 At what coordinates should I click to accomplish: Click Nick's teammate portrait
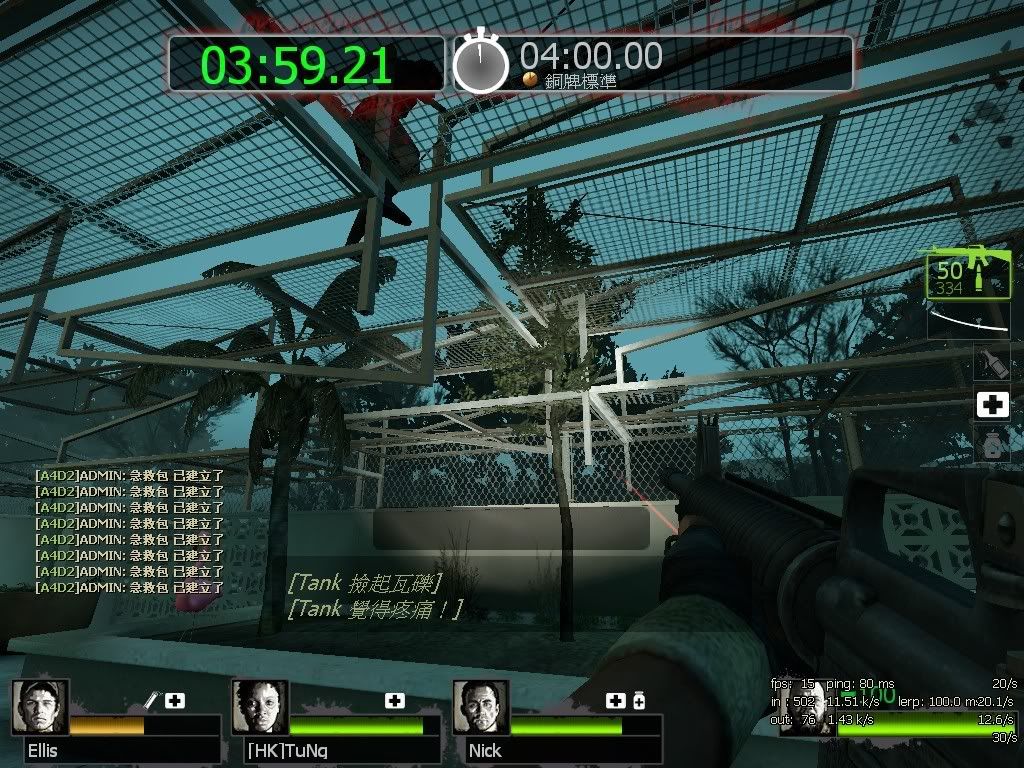pos(481,707)
